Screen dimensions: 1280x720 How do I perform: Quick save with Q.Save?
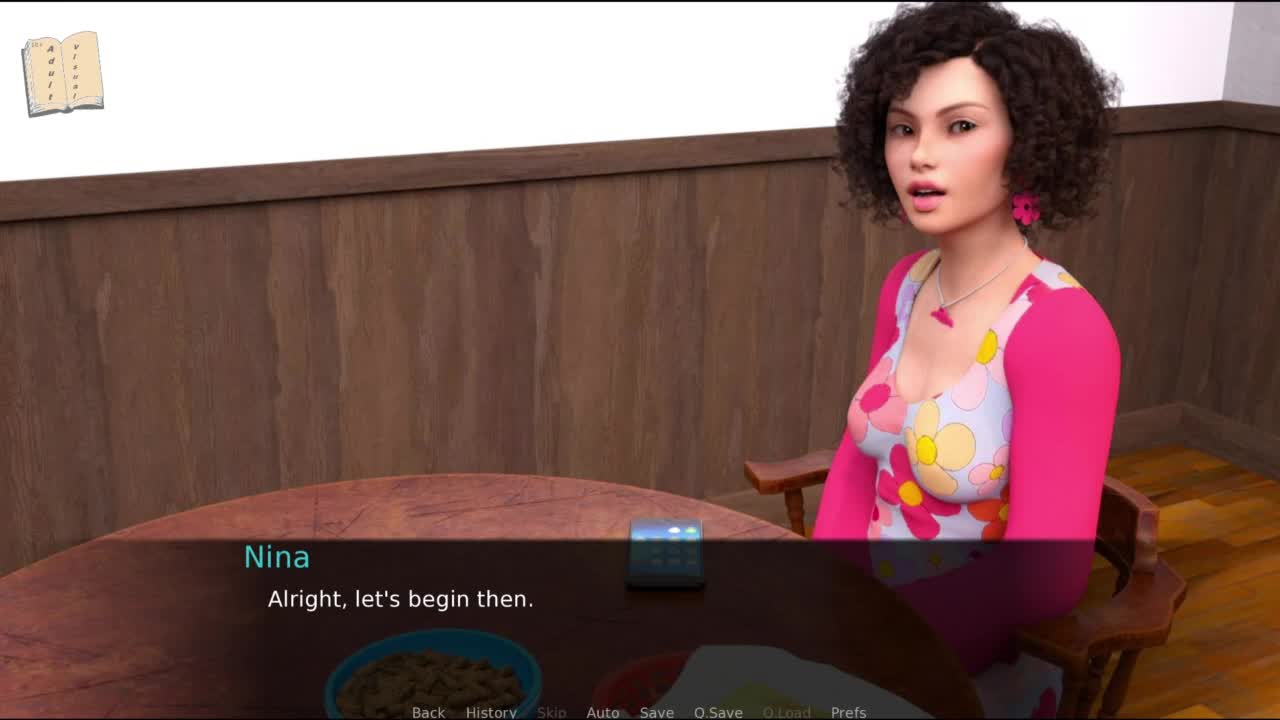click(718, 712)
